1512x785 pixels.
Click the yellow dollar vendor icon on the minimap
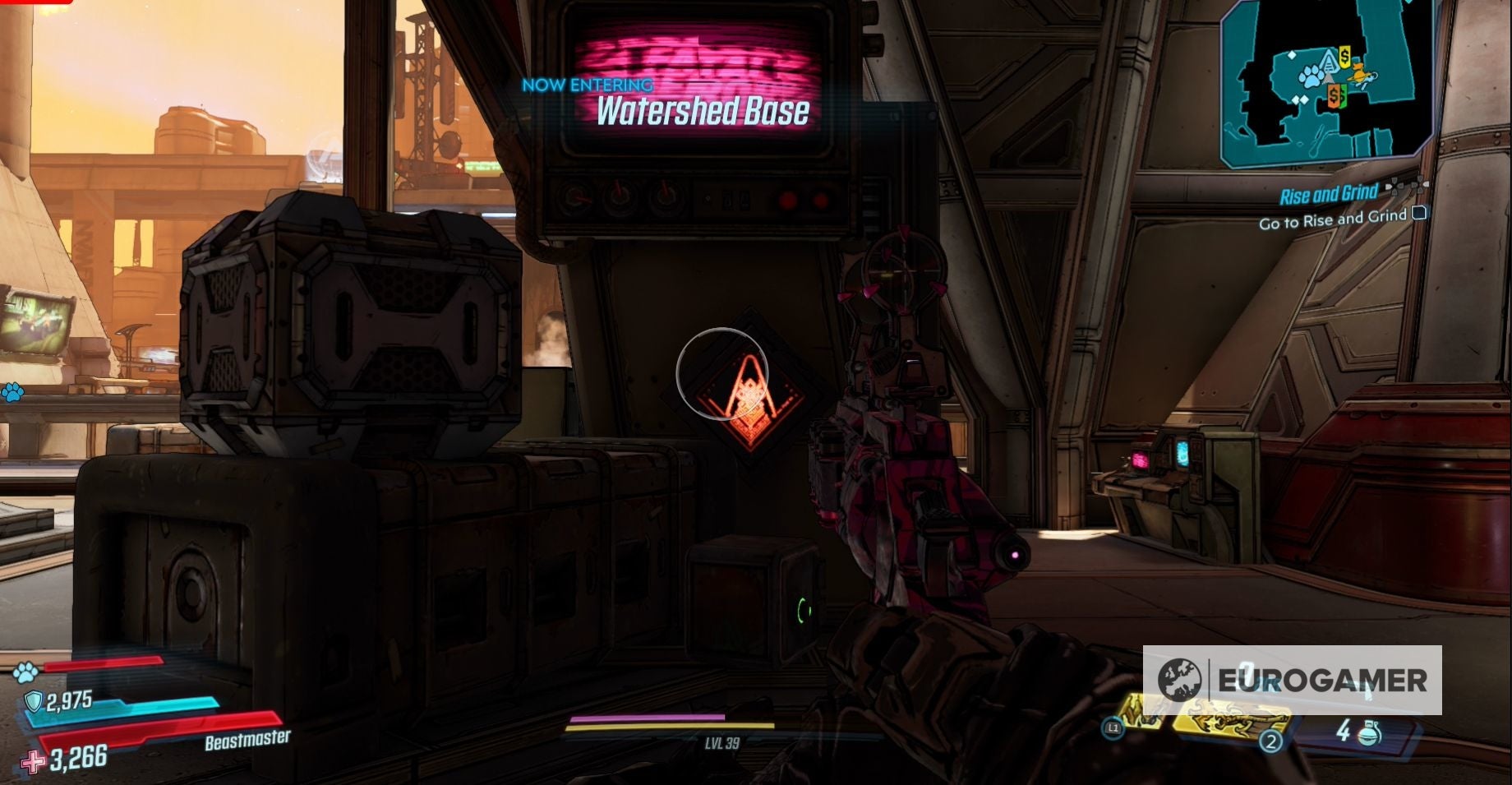1344,57
